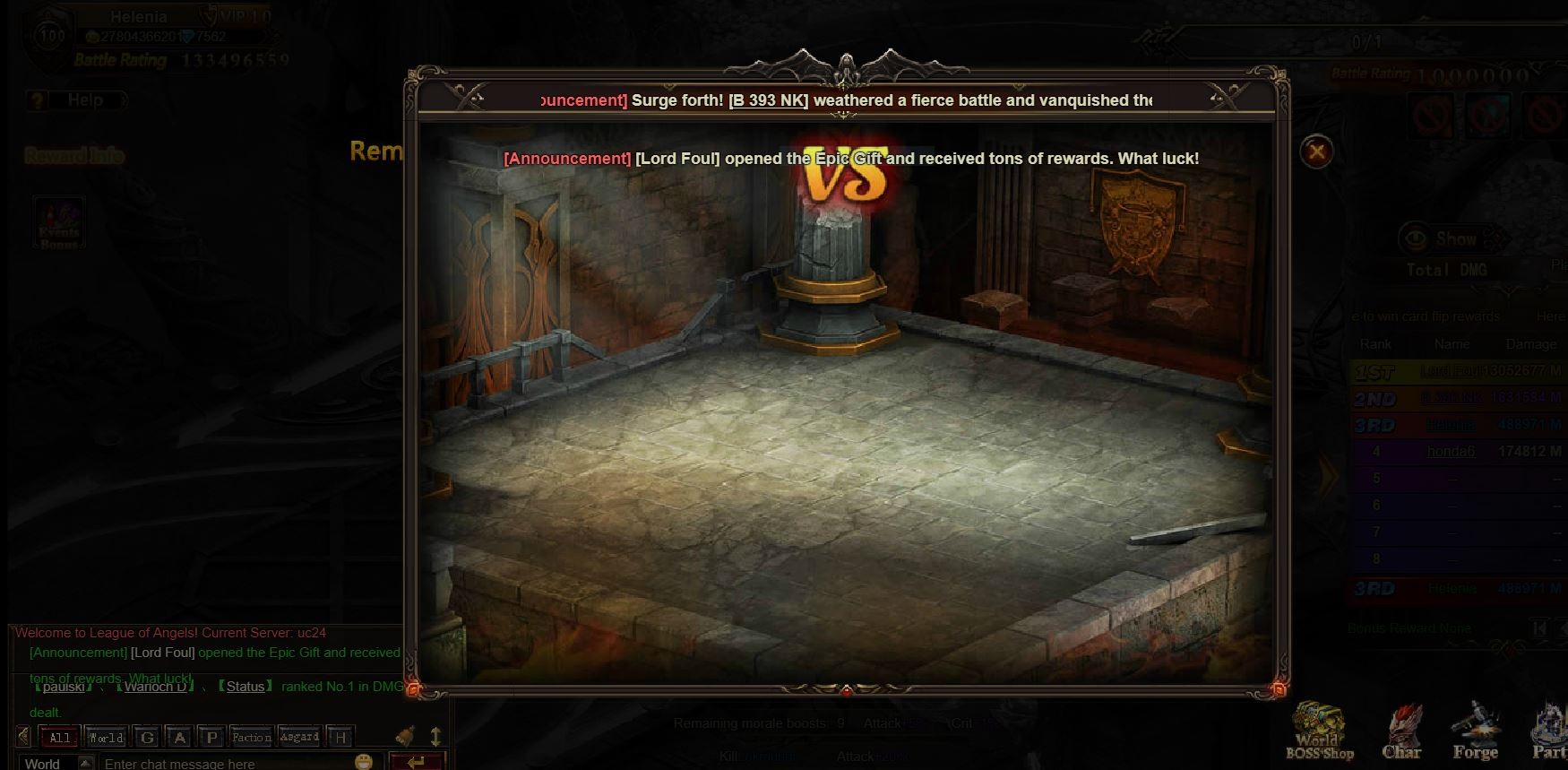Viewport: 1568px width, 770px height.
Task: Click the Help button
Action: pyautogui.click(x=85, y=100)
